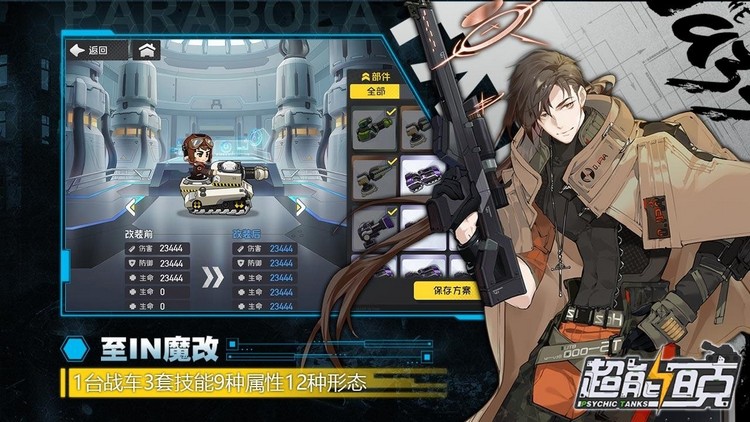Screen dimensions: 750x422
Task: Go back with the 返回 button
Action: (x=89, y=50)
